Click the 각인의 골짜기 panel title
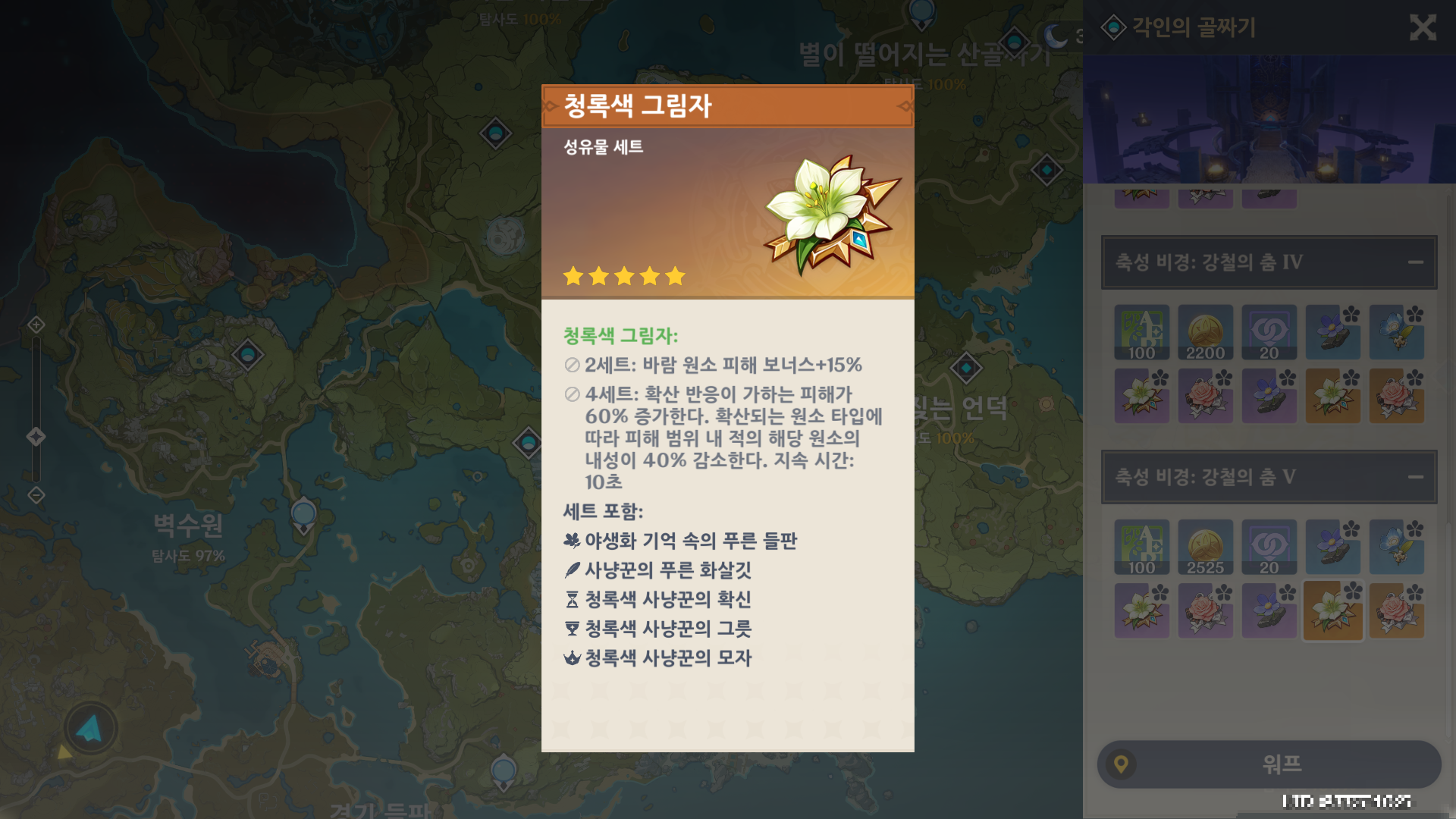Image resolution: width=1456 pixels, height=819 pixels. point(1193,29)
